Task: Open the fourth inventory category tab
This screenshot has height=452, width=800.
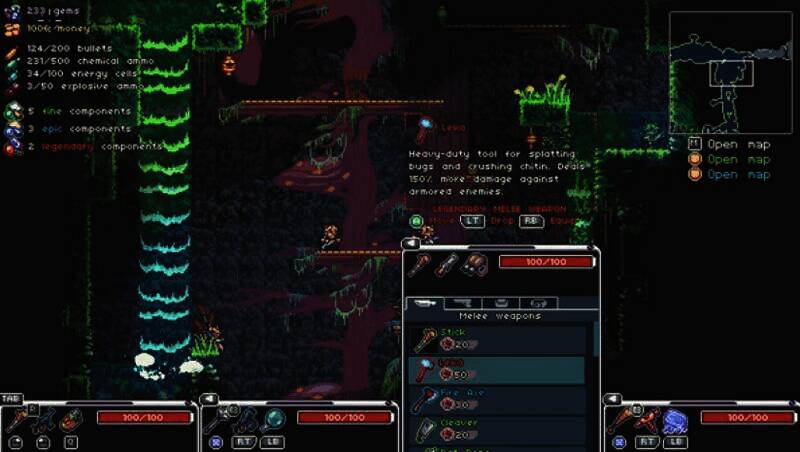Action: point(539,302)
